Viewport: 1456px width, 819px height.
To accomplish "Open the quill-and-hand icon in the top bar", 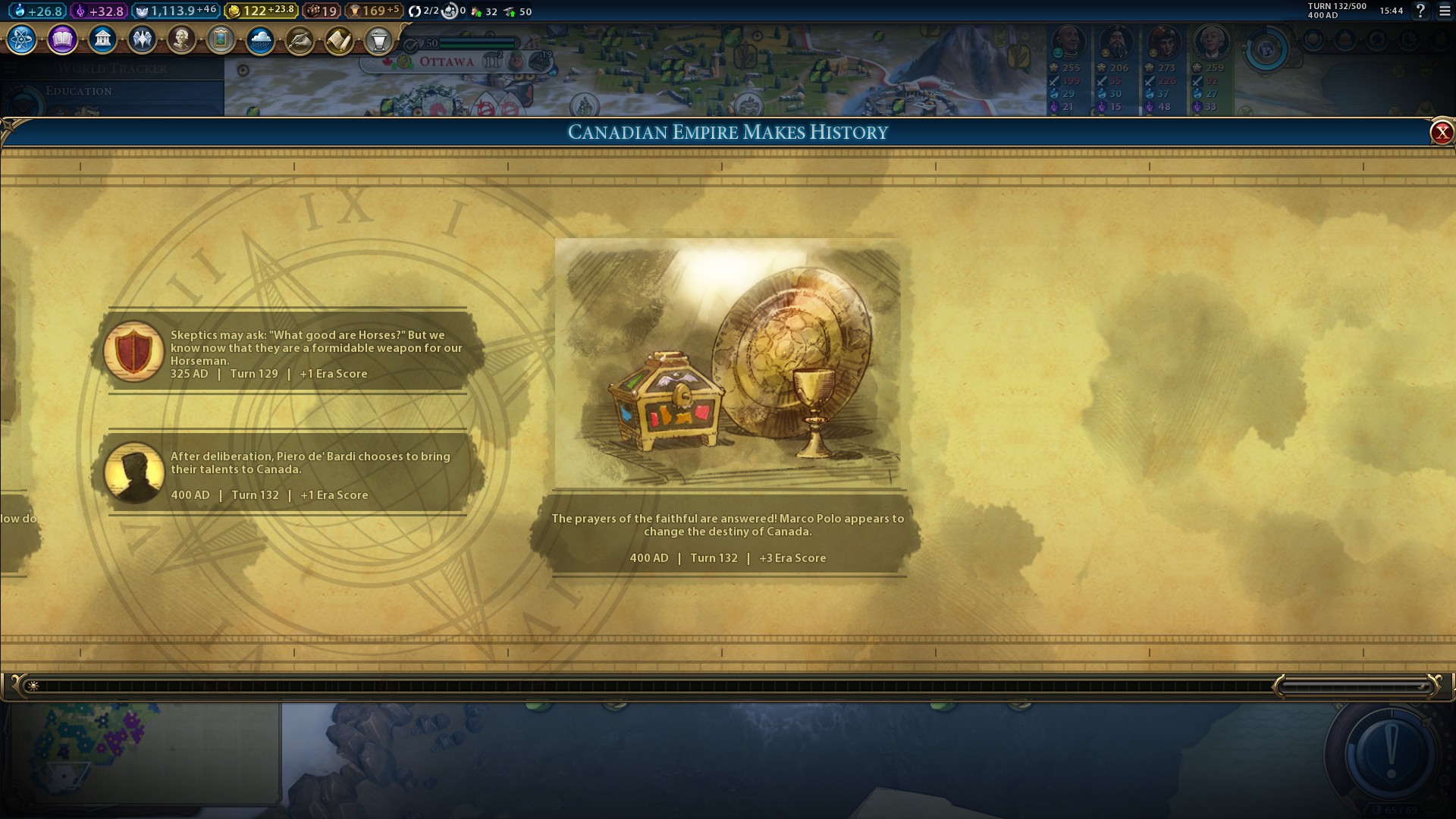I will pos(300,39).
